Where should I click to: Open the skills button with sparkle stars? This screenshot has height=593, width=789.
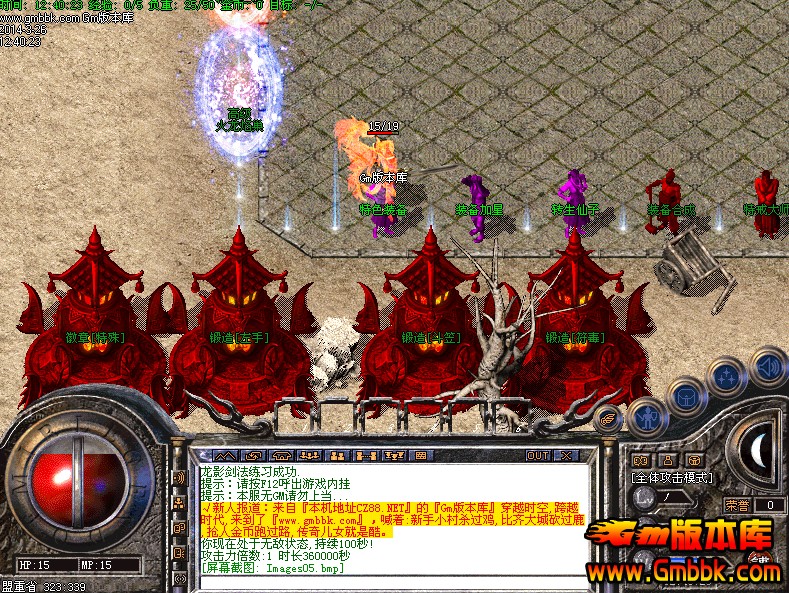pos(727,376)
